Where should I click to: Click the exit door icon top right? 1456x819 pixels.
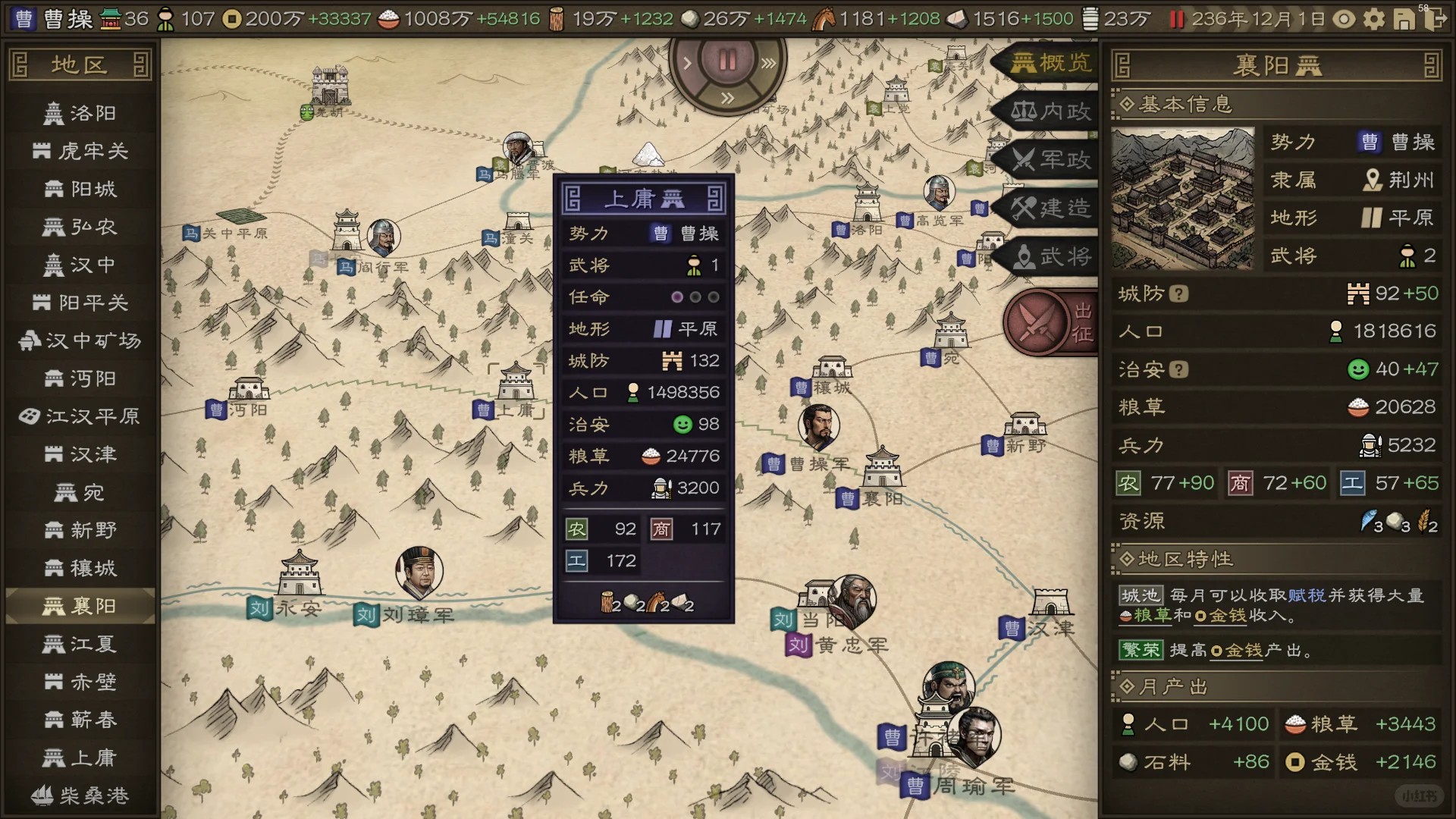click(x=1437, y=20)
